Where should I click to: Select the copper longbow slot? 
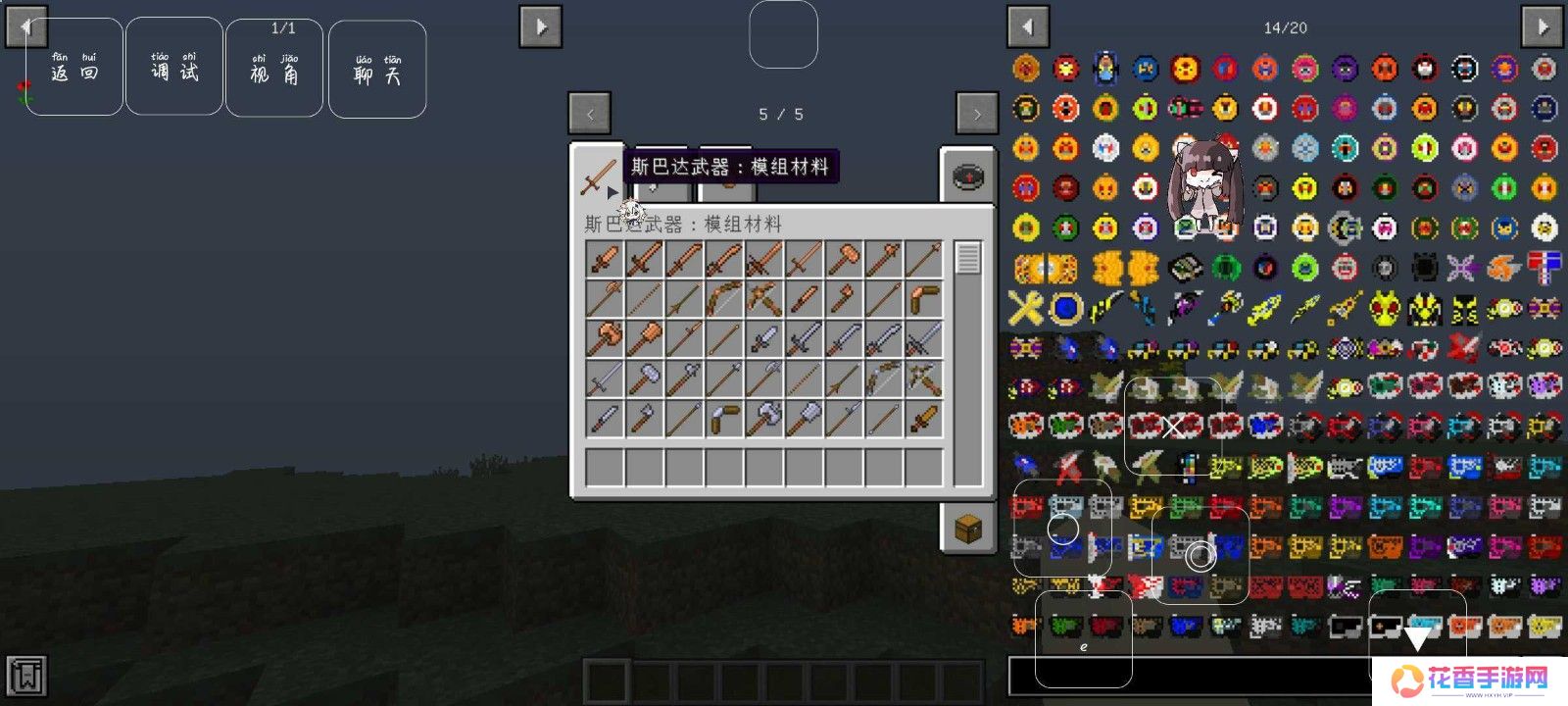(724, 299)
